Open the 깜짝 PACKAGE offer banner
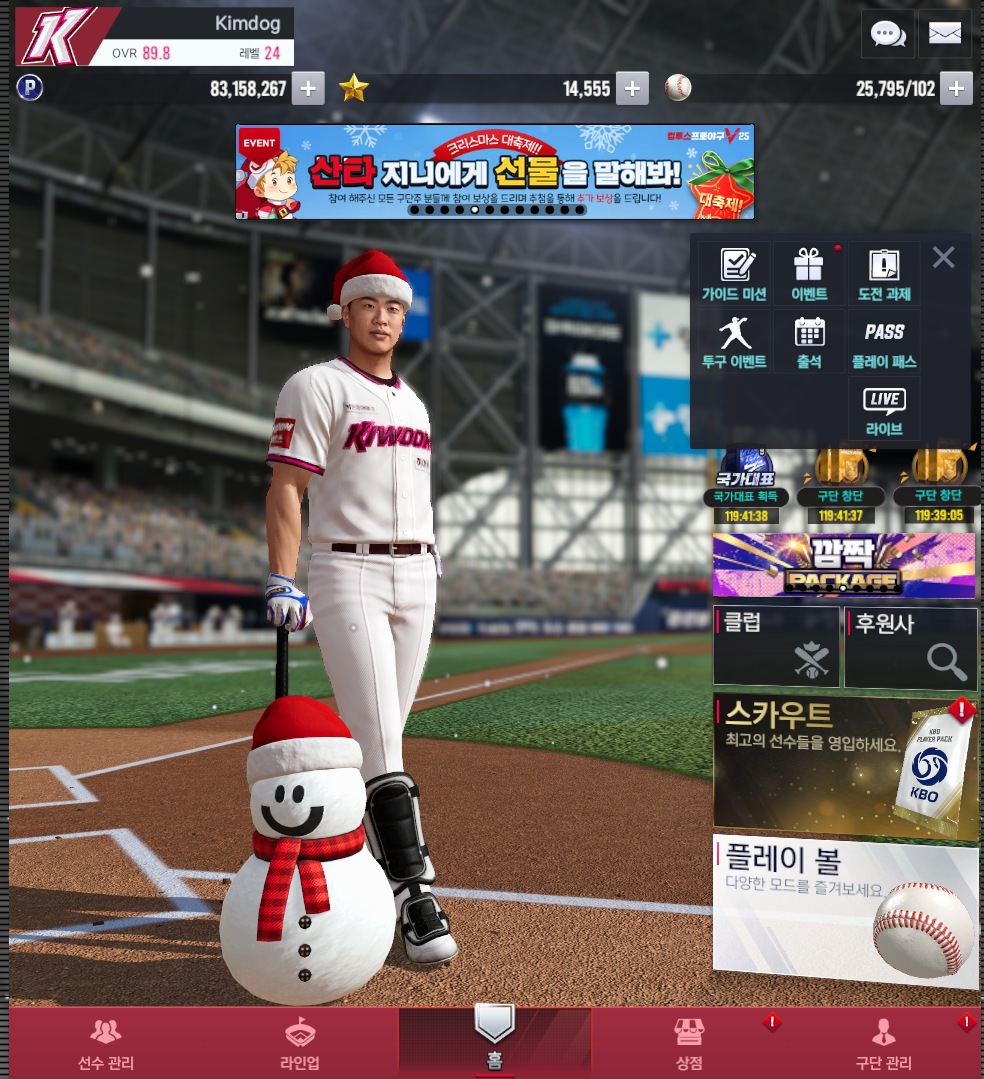Image resolution: width=984 pixels, height=1079 pixels. pyautogui.click(x=844, y=565)
